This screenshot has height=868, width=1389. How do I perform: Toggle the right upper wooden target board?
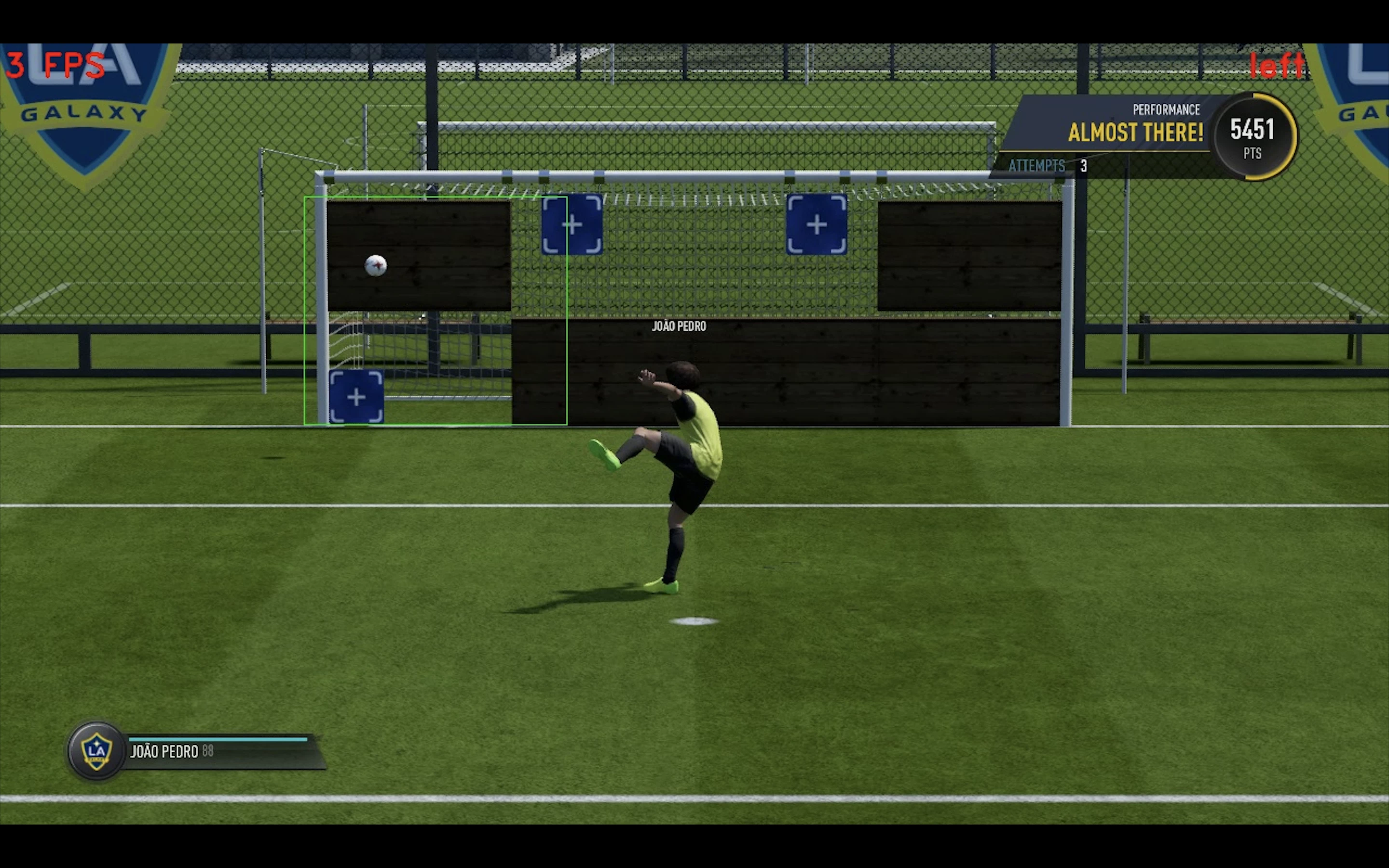tap(970, 256)
